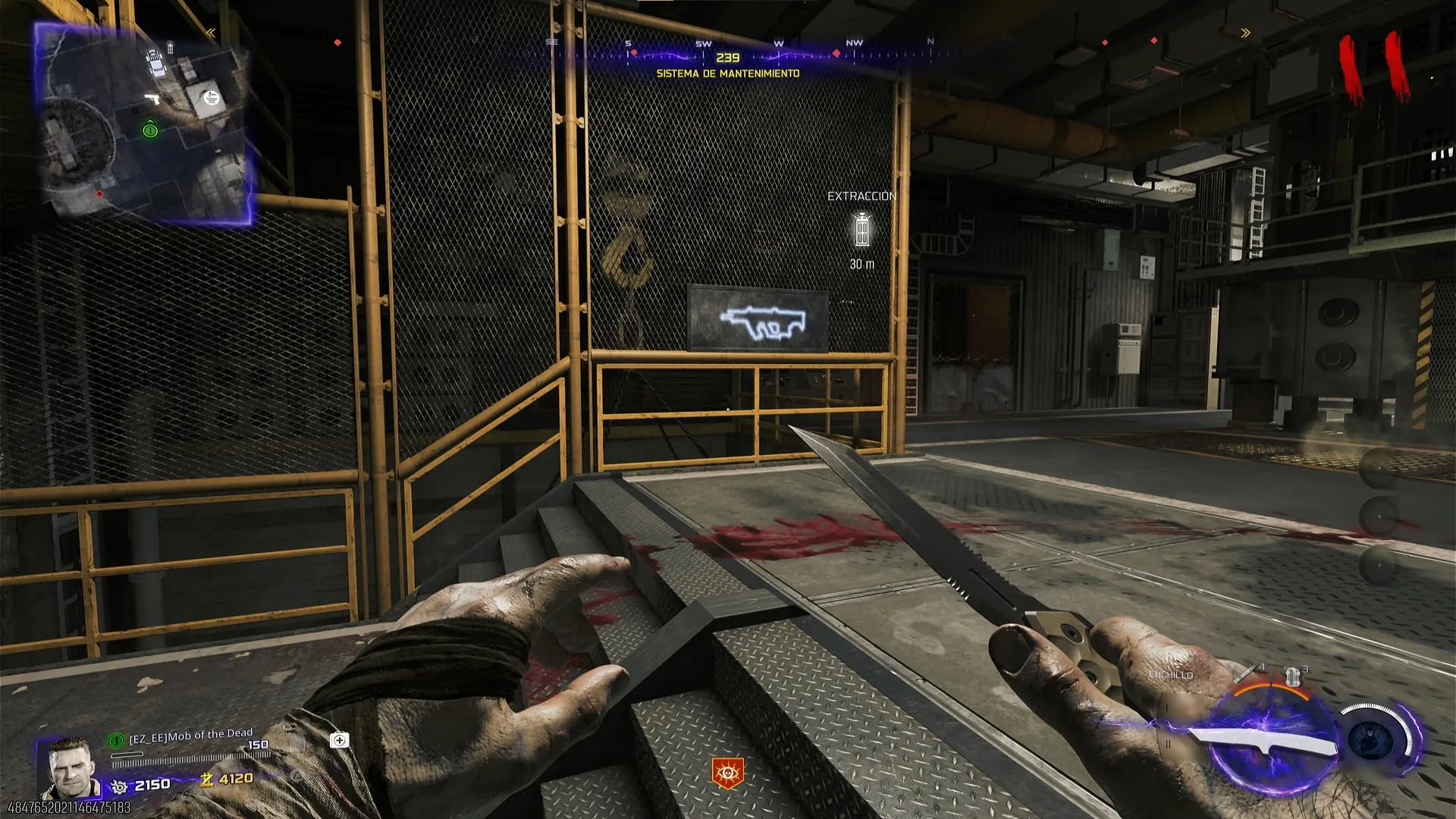Click the medkit icon beside the health bar

pyautogui.click(x=339, y=740)
